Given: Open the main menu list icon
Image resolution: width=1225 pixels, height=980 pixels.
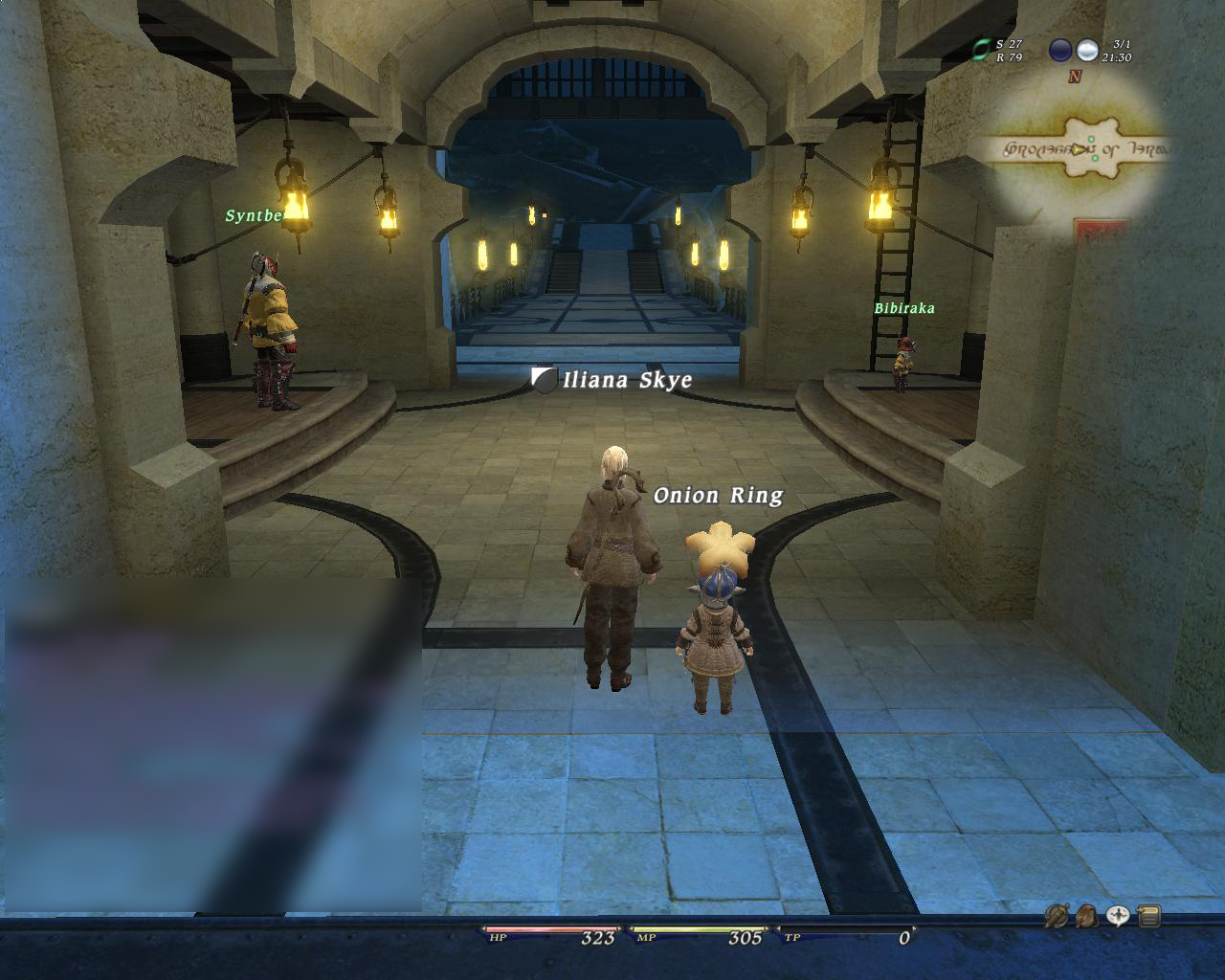Looking at the screenshot, I should click(1148, 916).
